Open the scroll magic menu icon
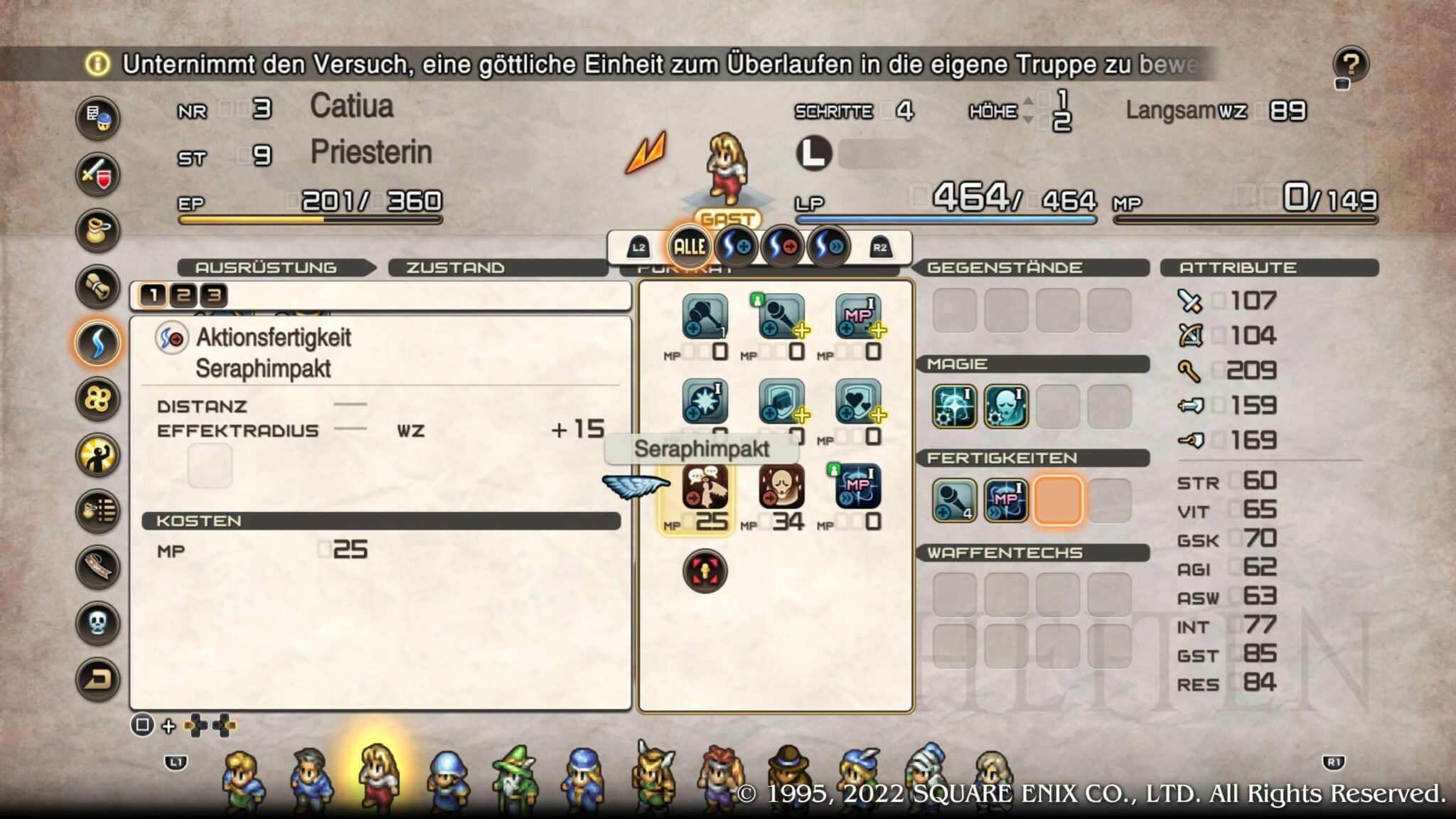This screenshot has height=819, width=1456. pos(97,287)
